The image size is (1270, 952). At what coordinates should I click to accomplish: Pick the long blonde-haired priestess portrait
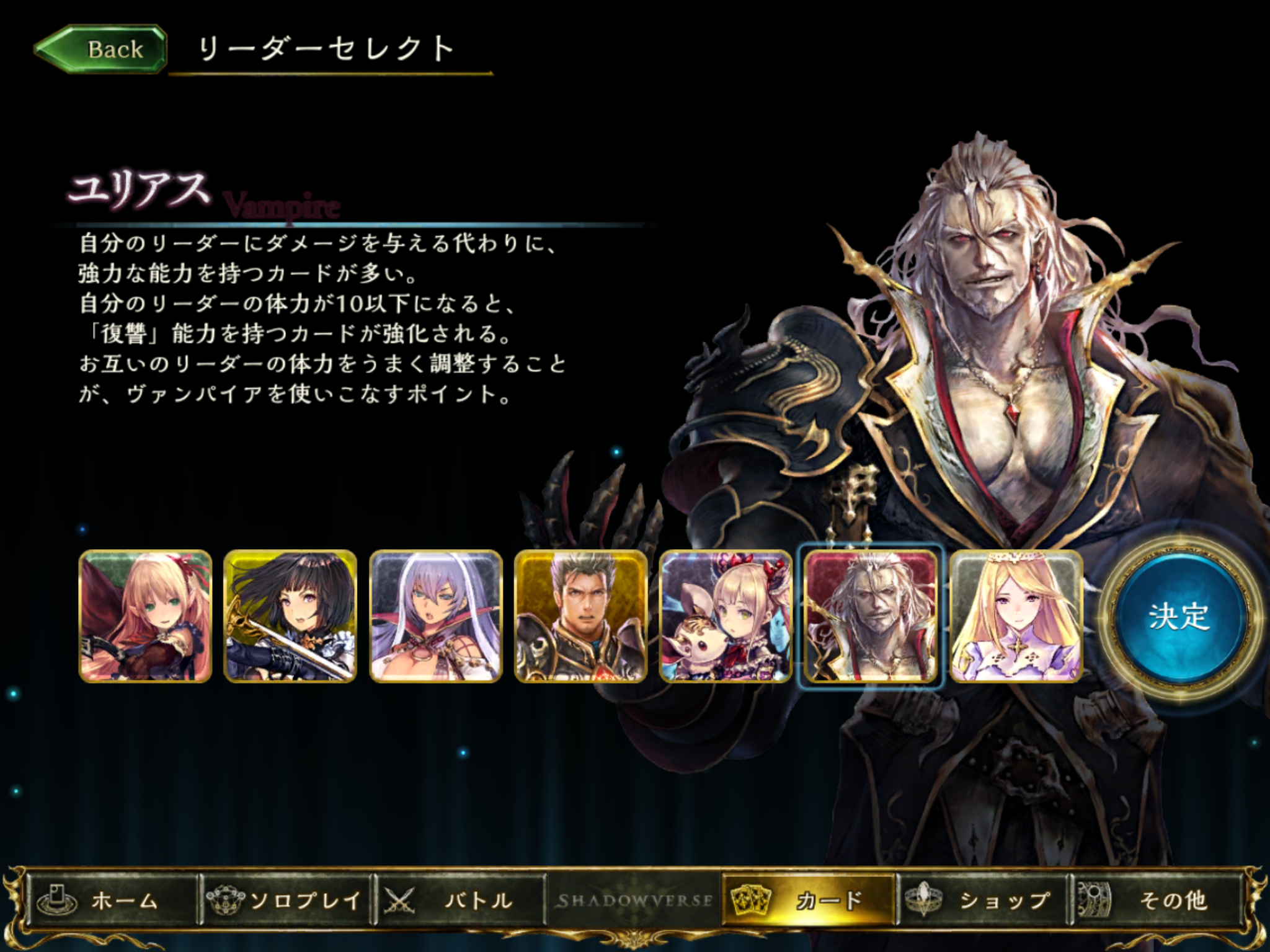pyautogui.click(x=1016, y=616)
